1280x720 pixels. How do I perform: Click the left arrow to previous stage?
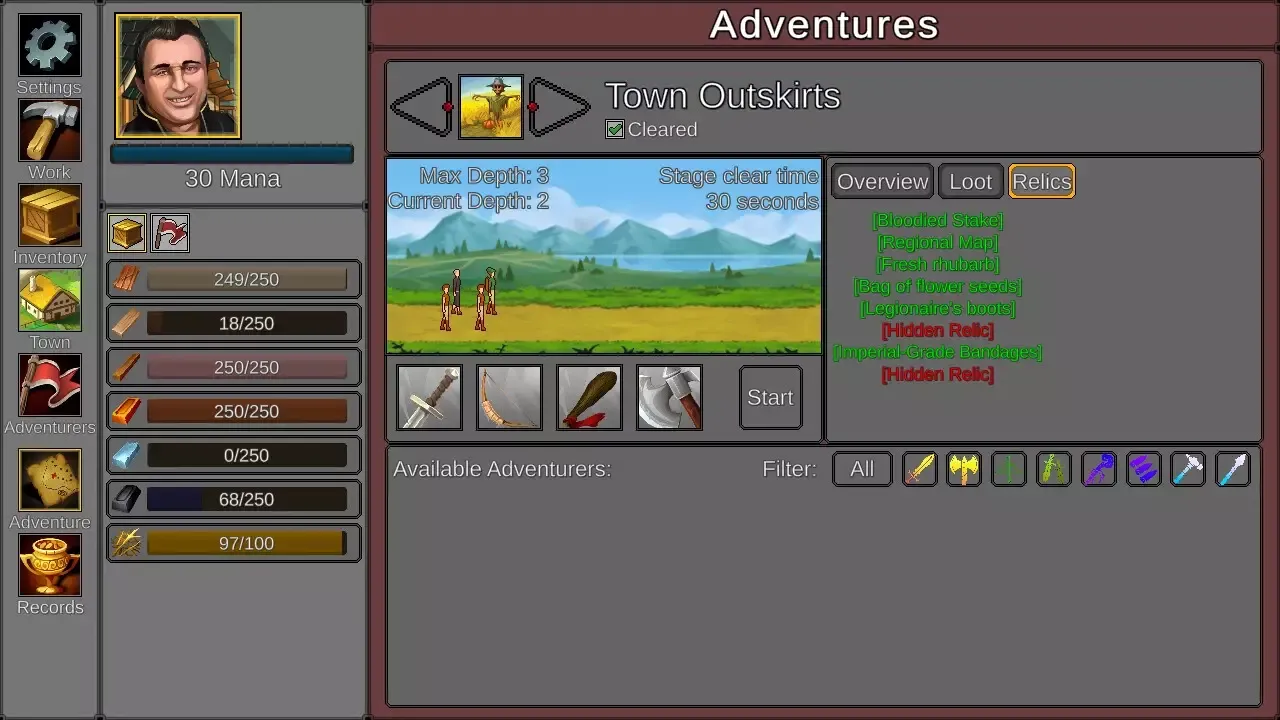(x=421, y=105)
